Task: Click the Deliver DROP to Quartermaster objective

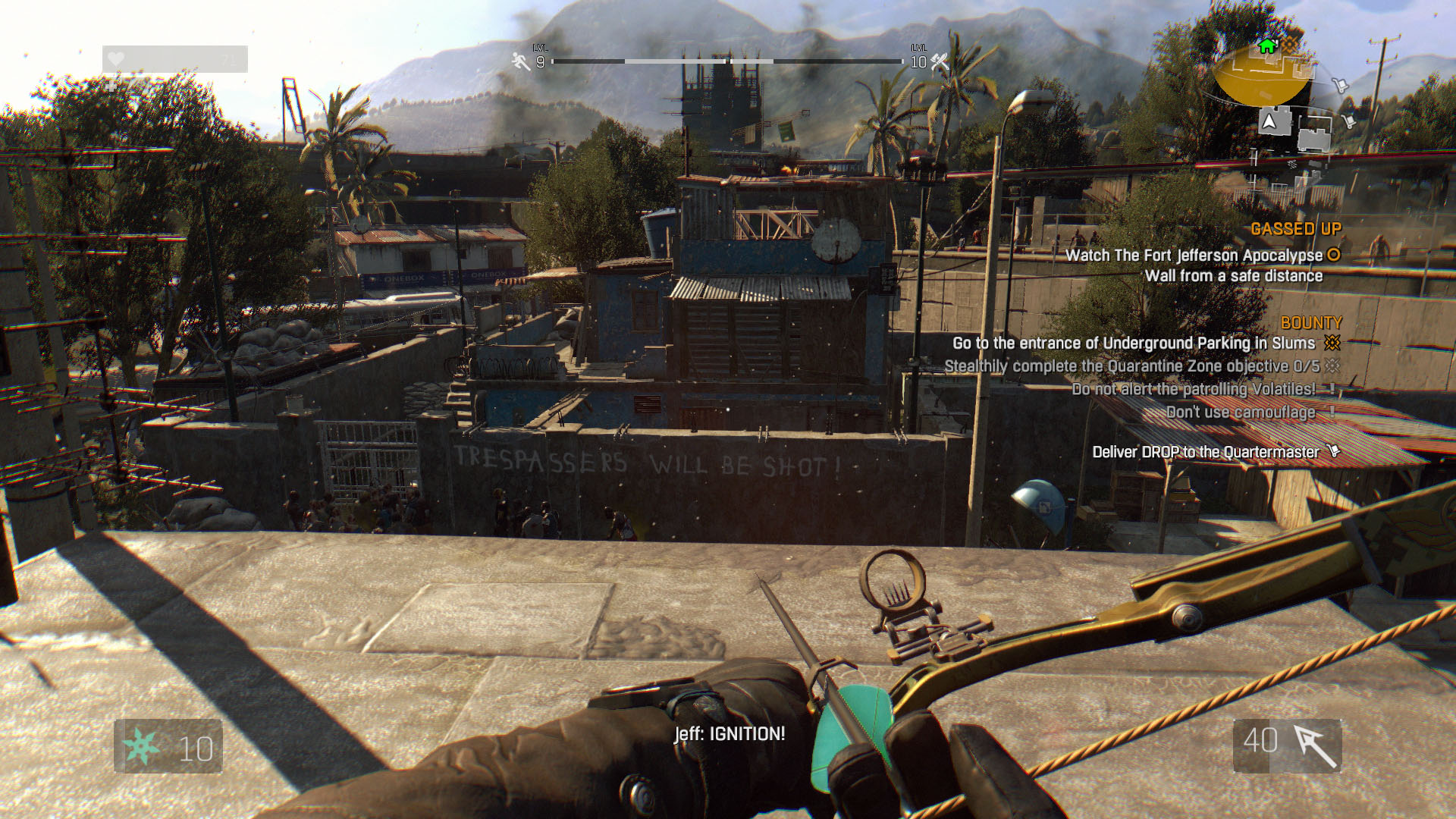Action: pyautogui.click(x=1206, y=452)
